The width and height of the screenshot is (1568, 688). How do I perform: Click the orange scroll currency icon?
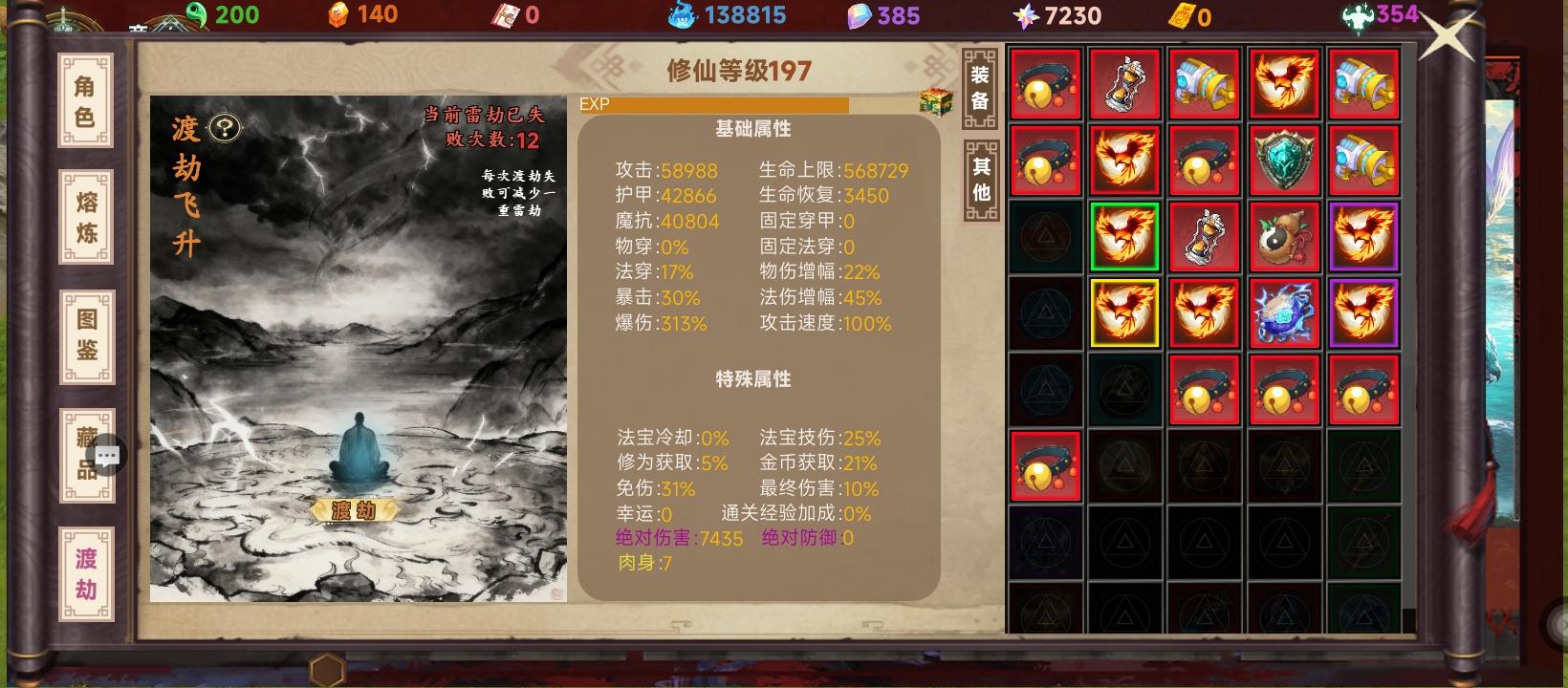point(1181,16)
